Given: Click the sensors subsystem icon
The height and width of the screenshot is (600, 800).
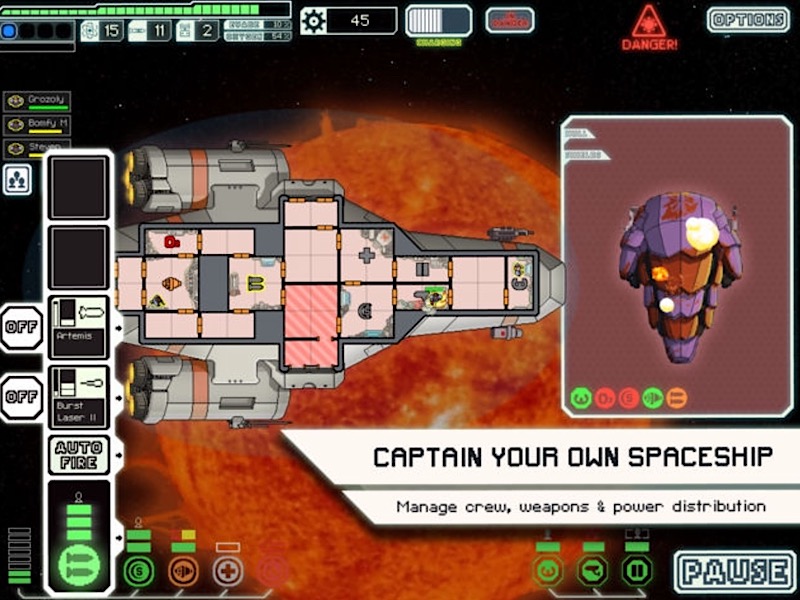Looking at the screenshot, I should [592, 571].
